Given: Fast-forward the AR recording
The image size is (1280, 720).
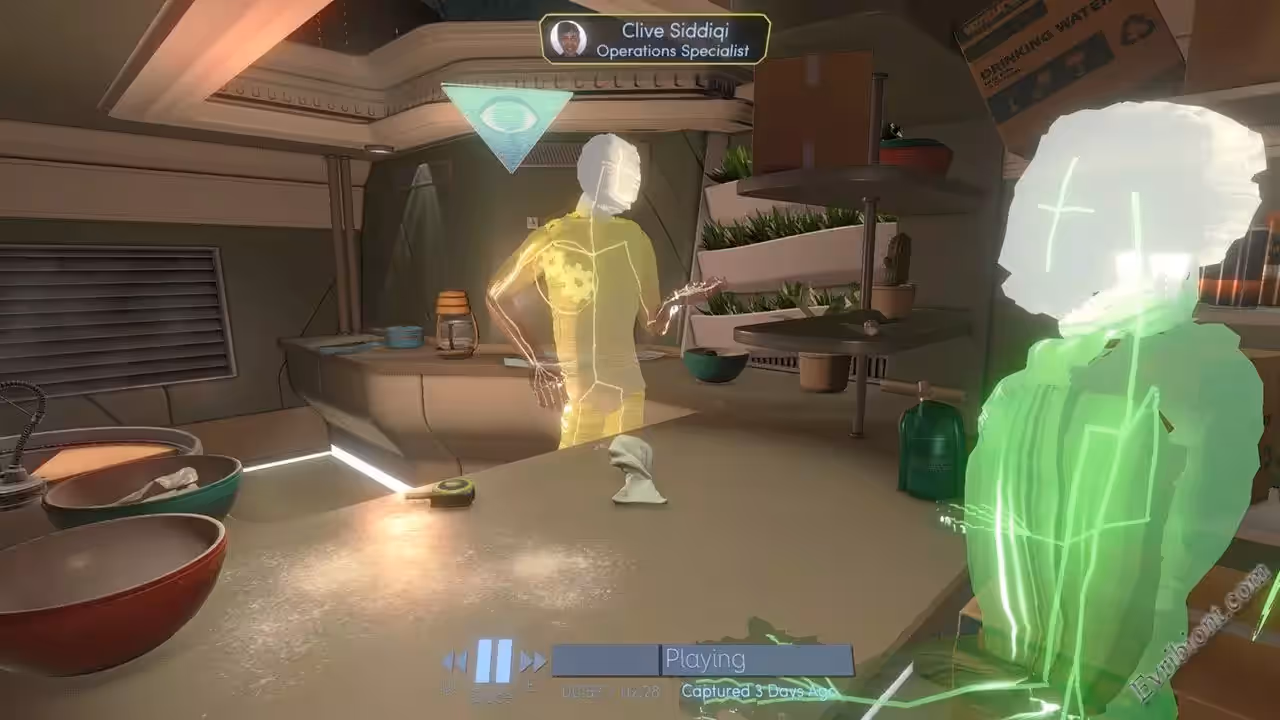Looking at the screenshot, I should tap(532, 661).
